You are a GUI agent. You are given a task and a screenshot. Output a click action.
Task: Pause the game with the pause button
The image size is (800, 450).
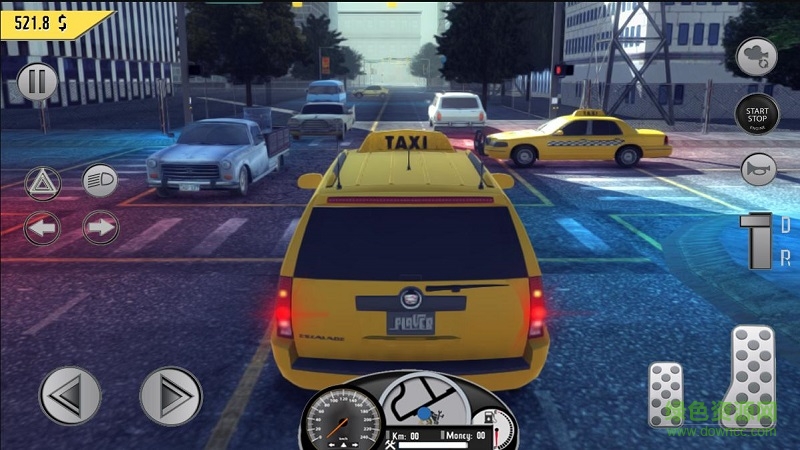37,81
